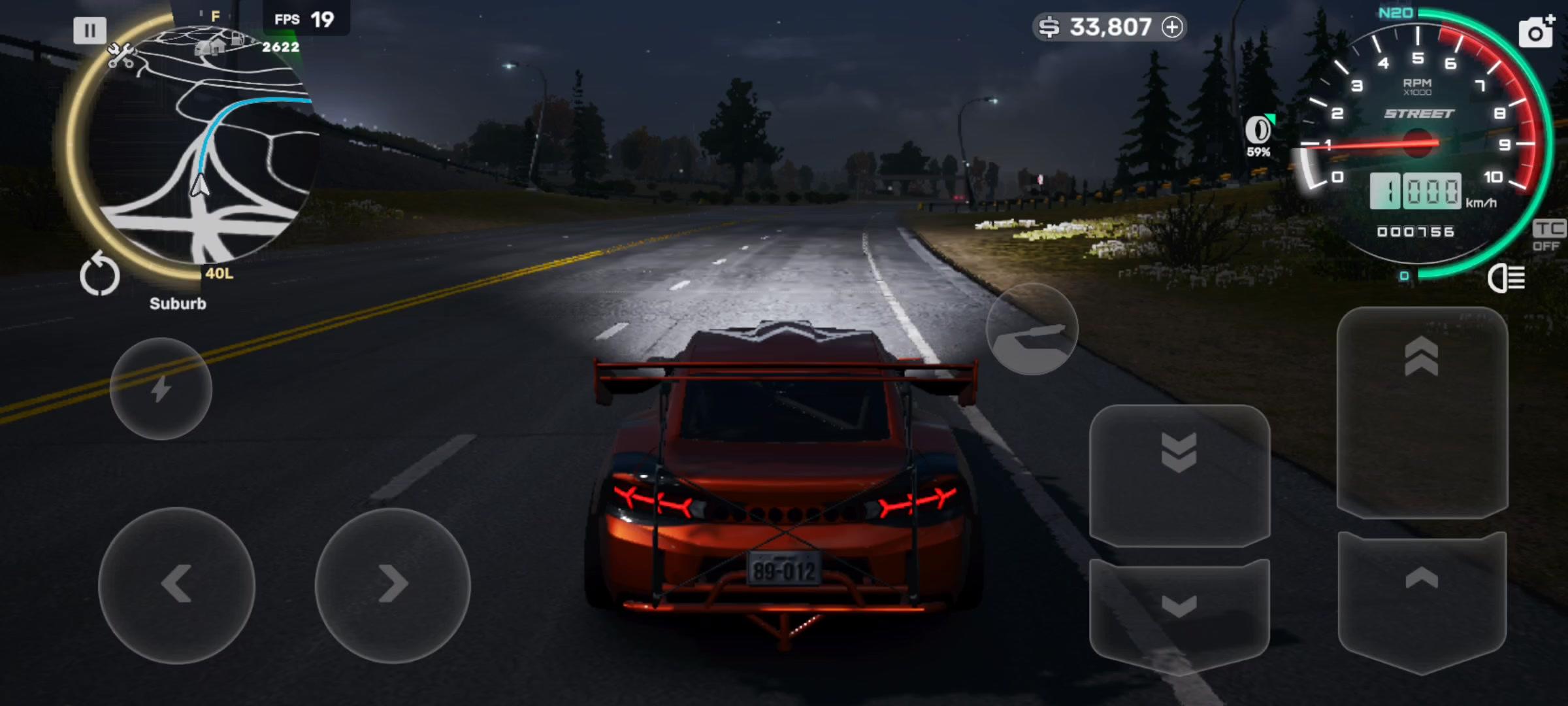Reset the car with the circular arrow

(100, 275)
